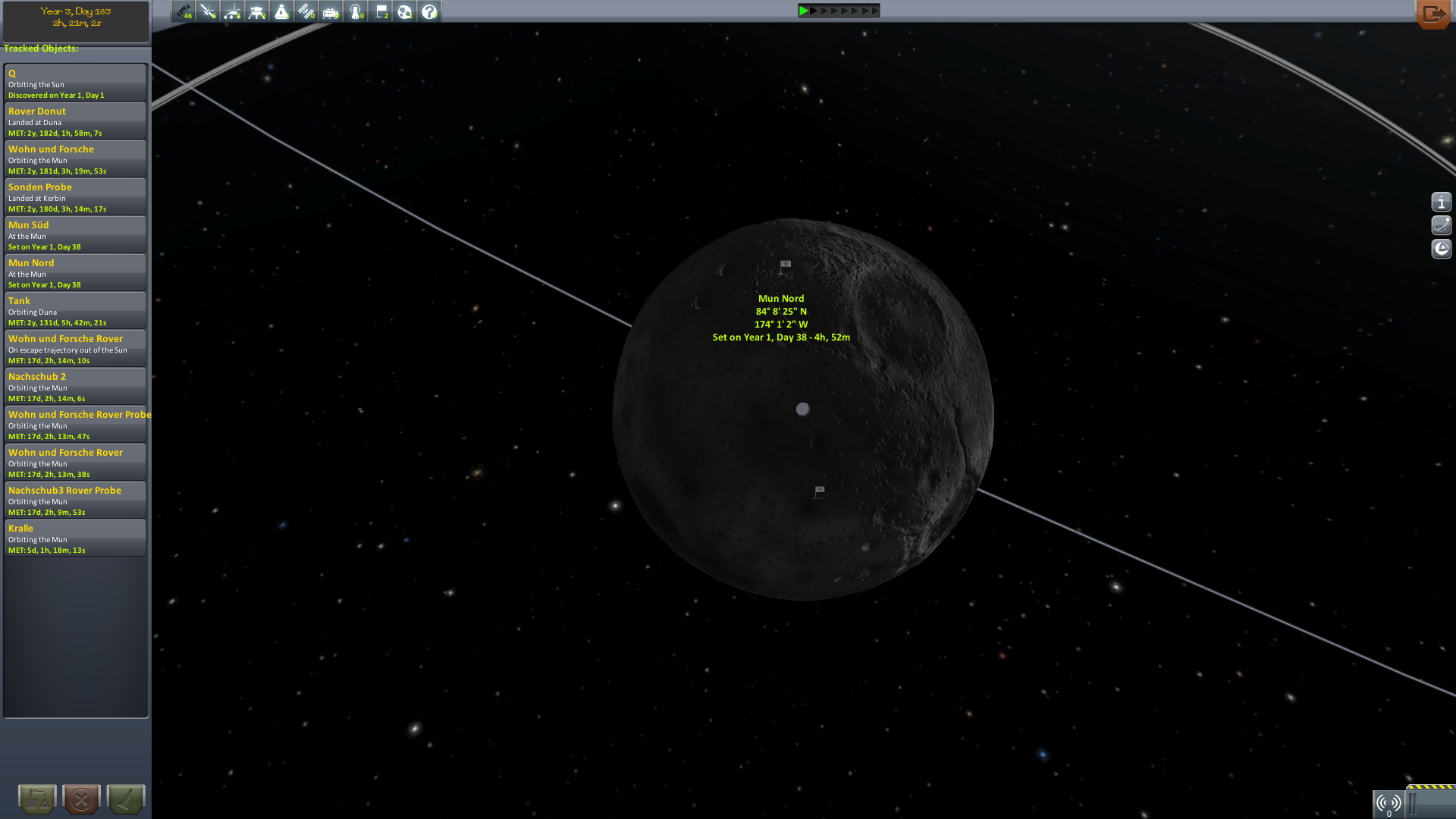Select Rover Donut in tracked objects
The height and width of the screenshot is (819, 1456).
click(75, 121)
